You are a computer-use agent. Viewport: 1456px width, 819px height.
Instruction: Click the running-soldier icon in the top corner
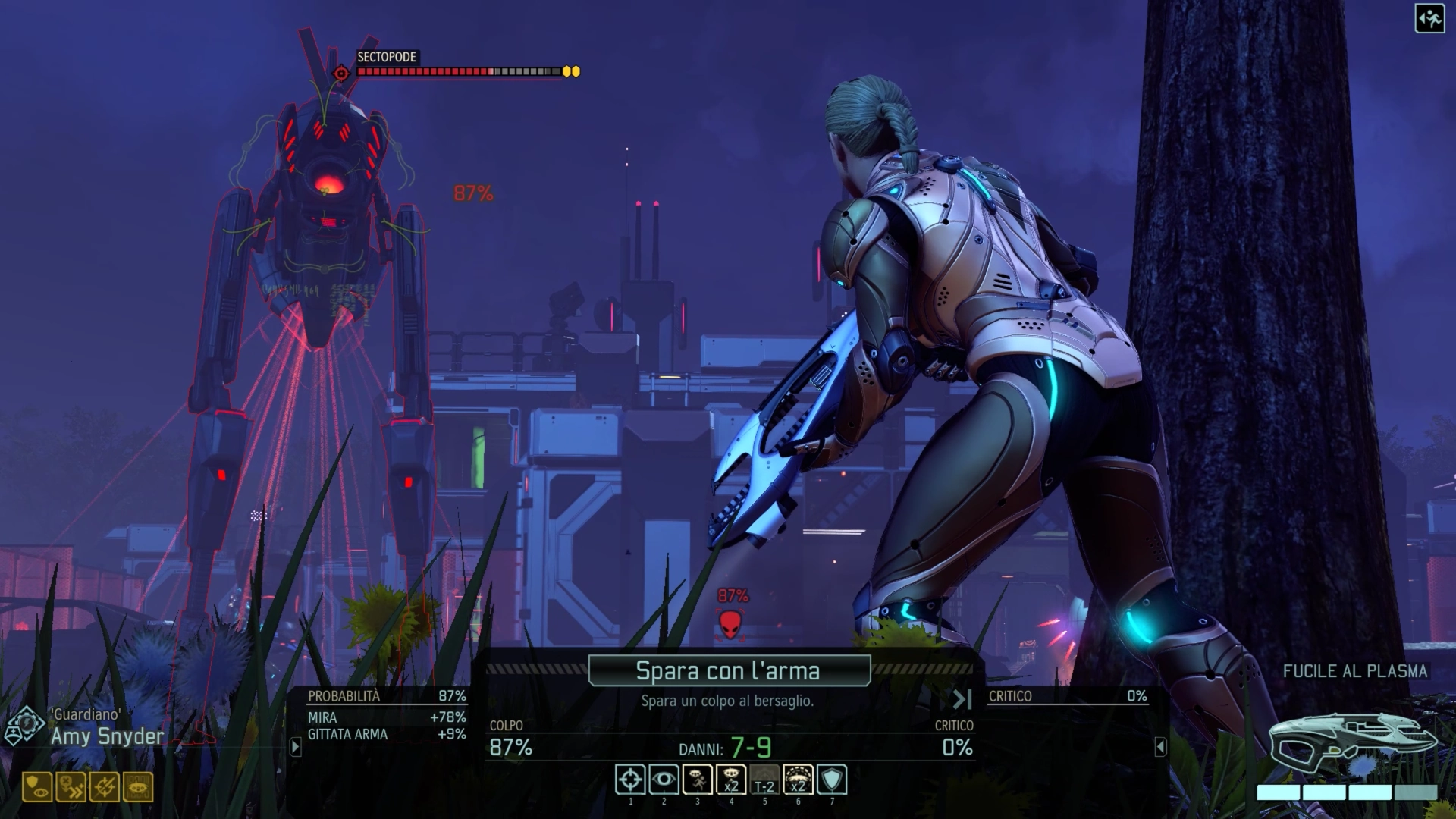1429,19
